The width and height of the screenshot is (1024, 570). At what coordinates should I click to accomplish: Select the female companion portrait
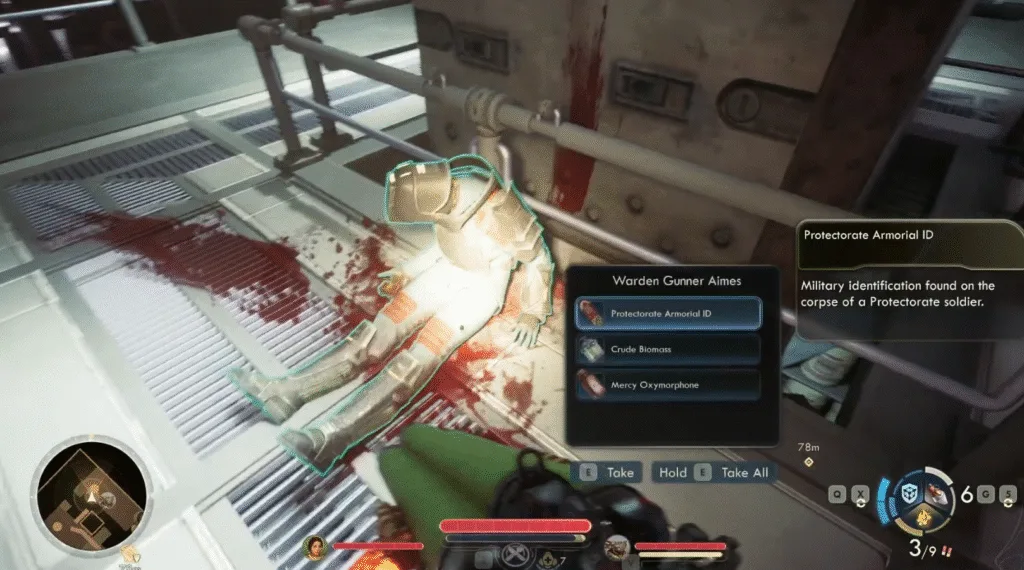click(315, 547)
